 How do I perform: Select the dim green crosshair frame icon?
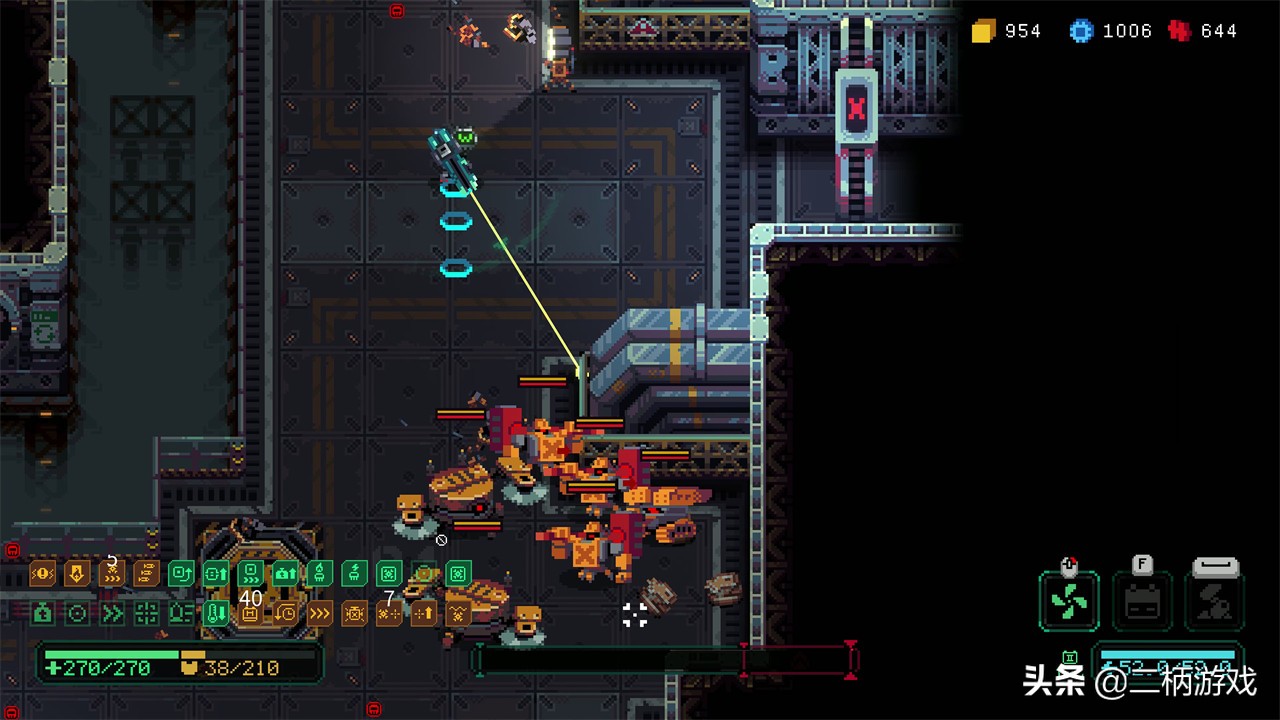pyautogui.click(x=146, y=613)
